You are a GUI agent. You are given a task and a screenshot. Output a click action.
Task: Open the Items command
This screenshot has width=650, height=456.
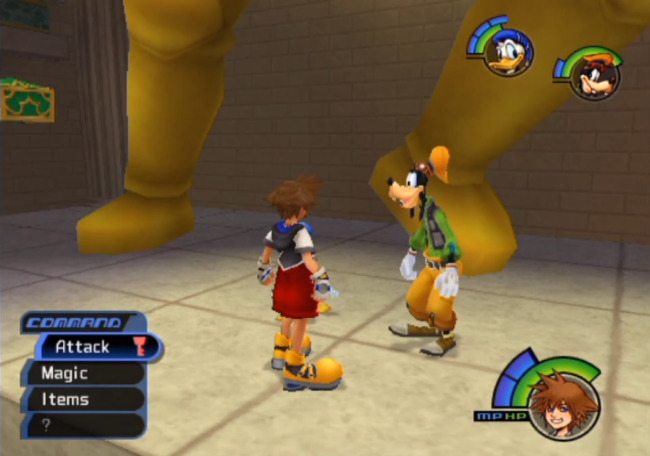78,399
